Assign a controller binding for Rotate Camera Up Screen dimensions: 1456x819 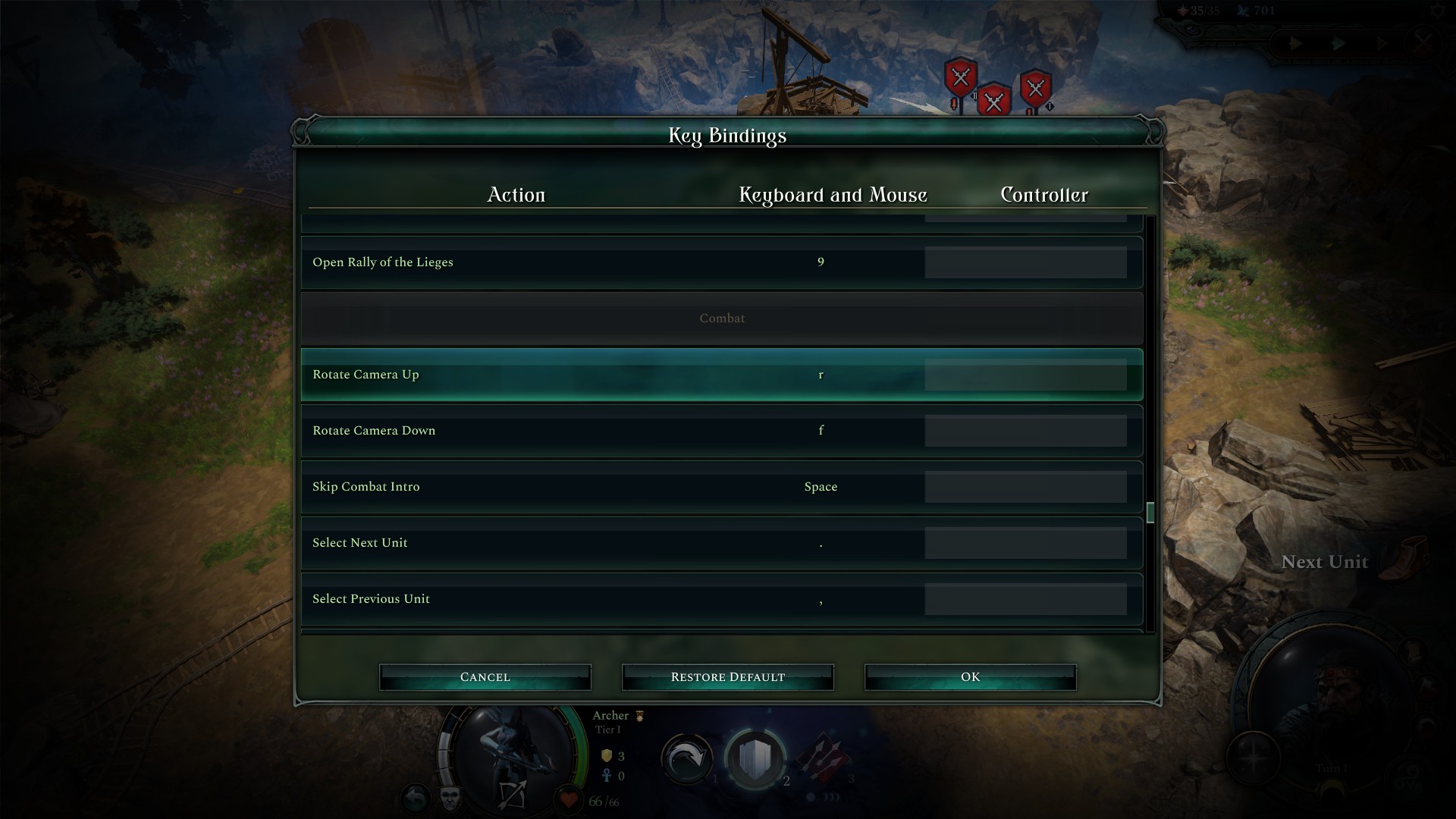tap(1025, 374)
